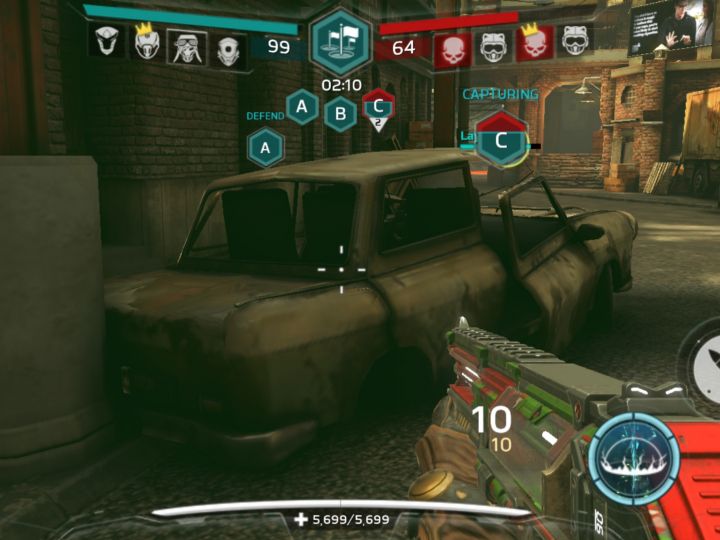This screenshot has width=720, height=540.
Task: Select the large C point marked Capturing
Action: 501,140
